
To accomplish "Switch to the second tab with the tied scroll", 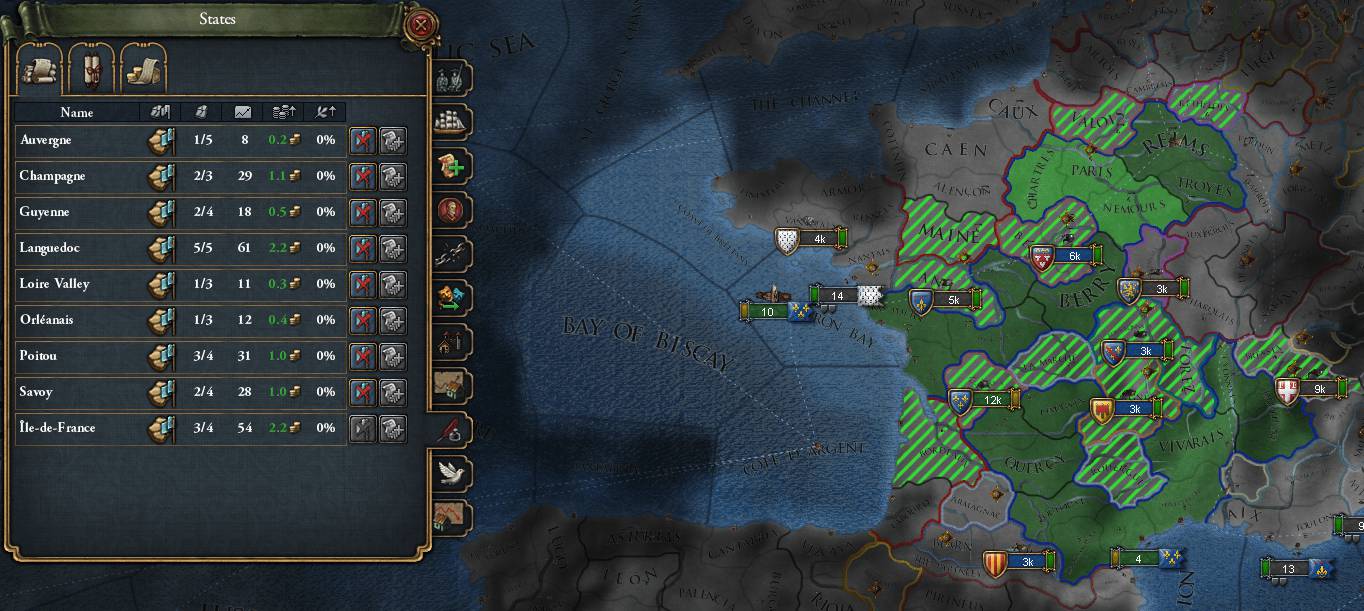I will click(91, 71).
